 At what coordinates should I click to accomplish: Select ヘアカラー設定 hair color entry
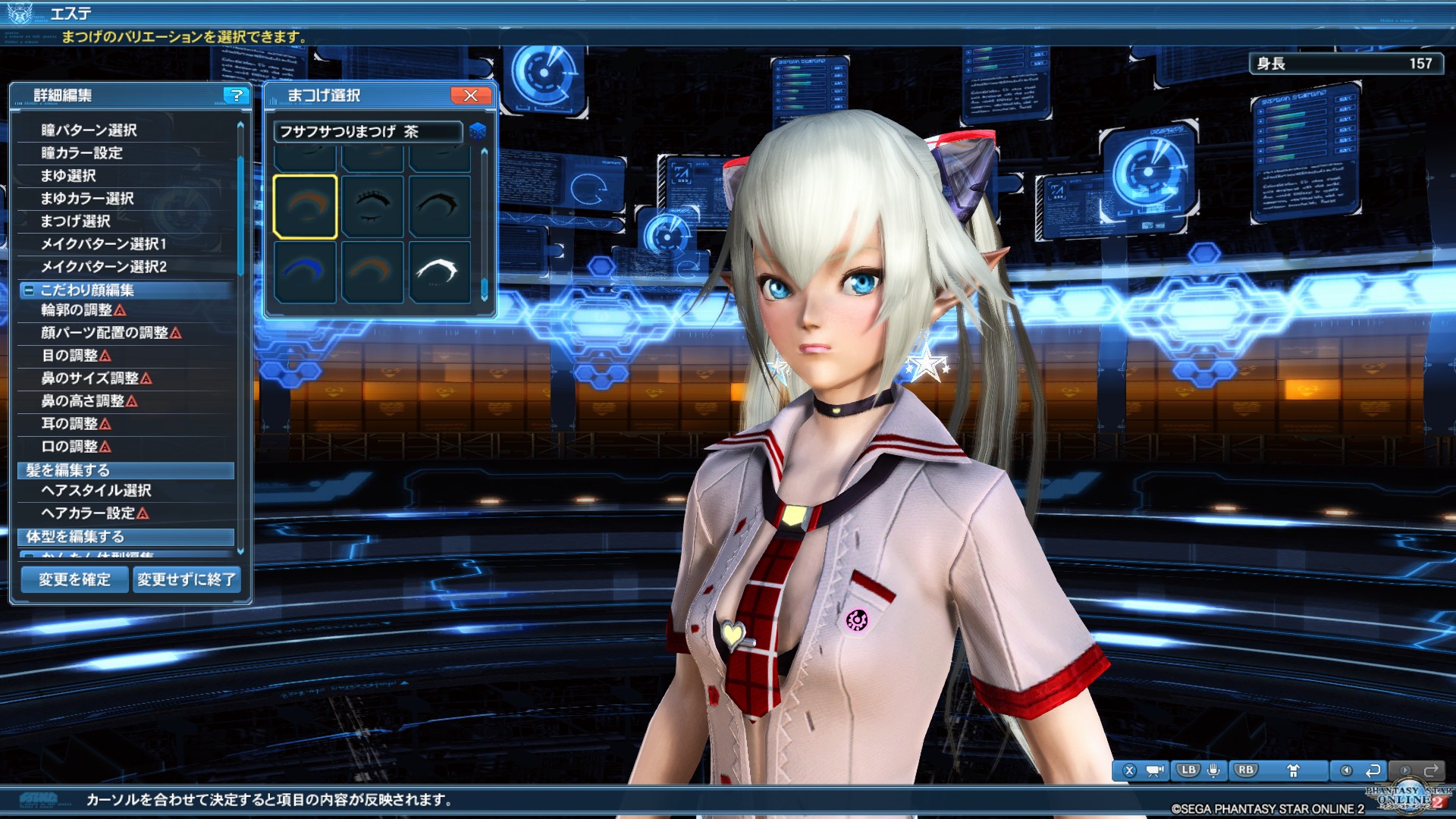click(88, 513)
